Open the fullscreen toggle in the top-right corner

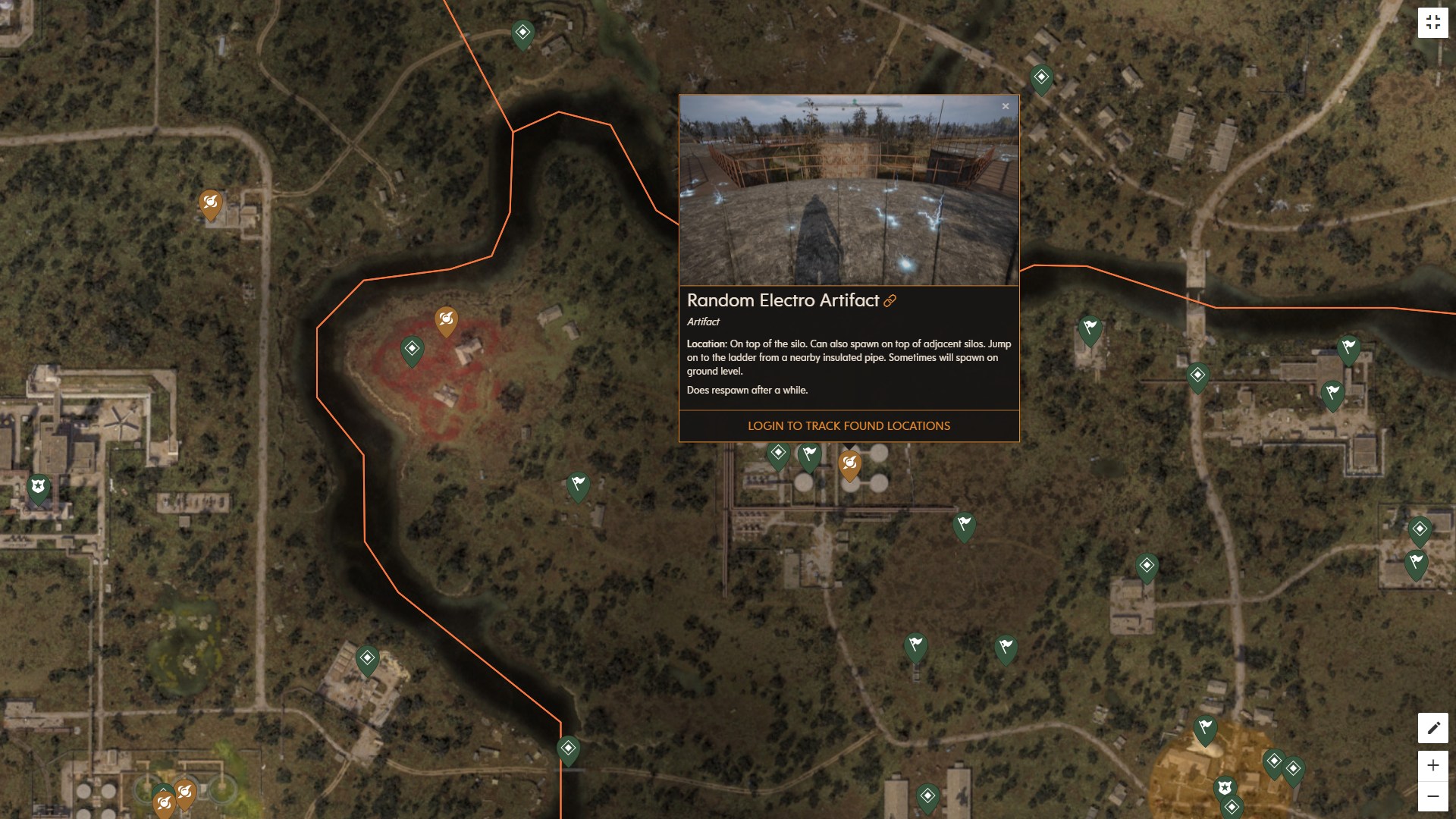pyautogui.click(x=1433, y=22)
